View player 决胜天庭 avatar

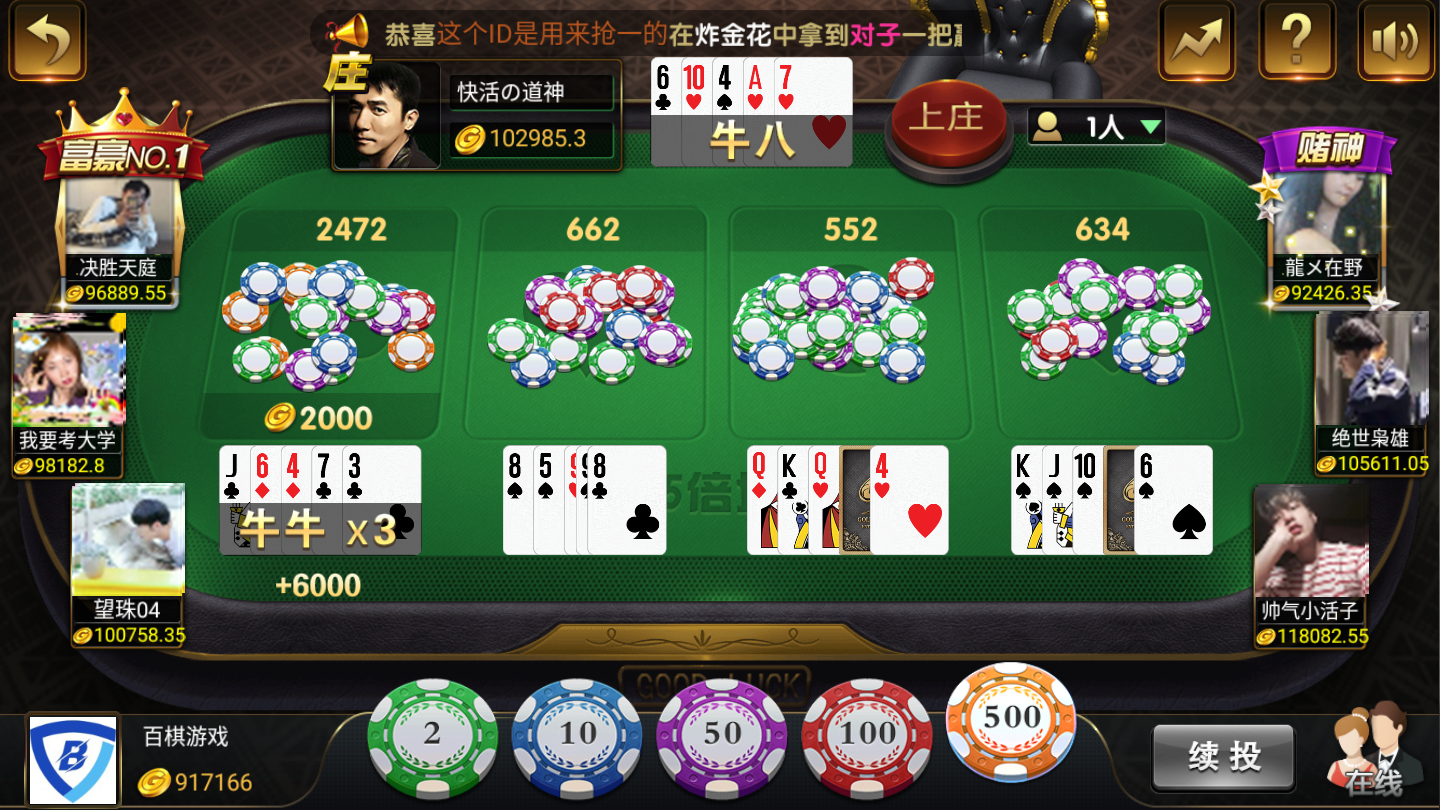121,217
